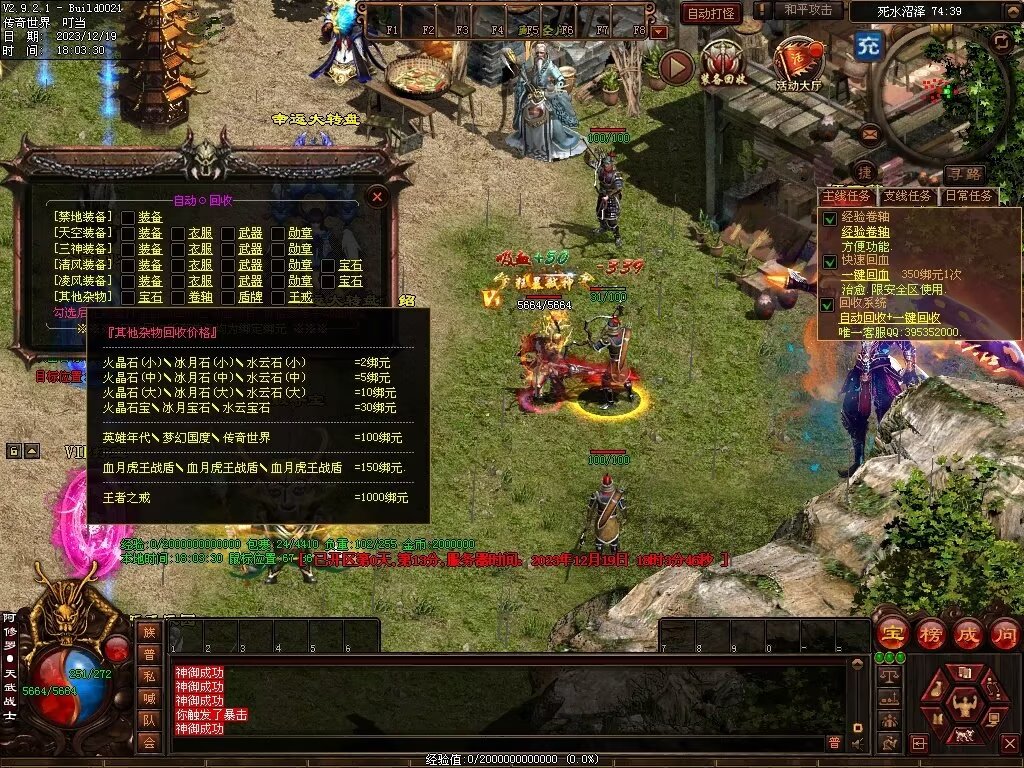Select the 私 private chat channel
Screen dimensions: 1024x768
[149, 675]
